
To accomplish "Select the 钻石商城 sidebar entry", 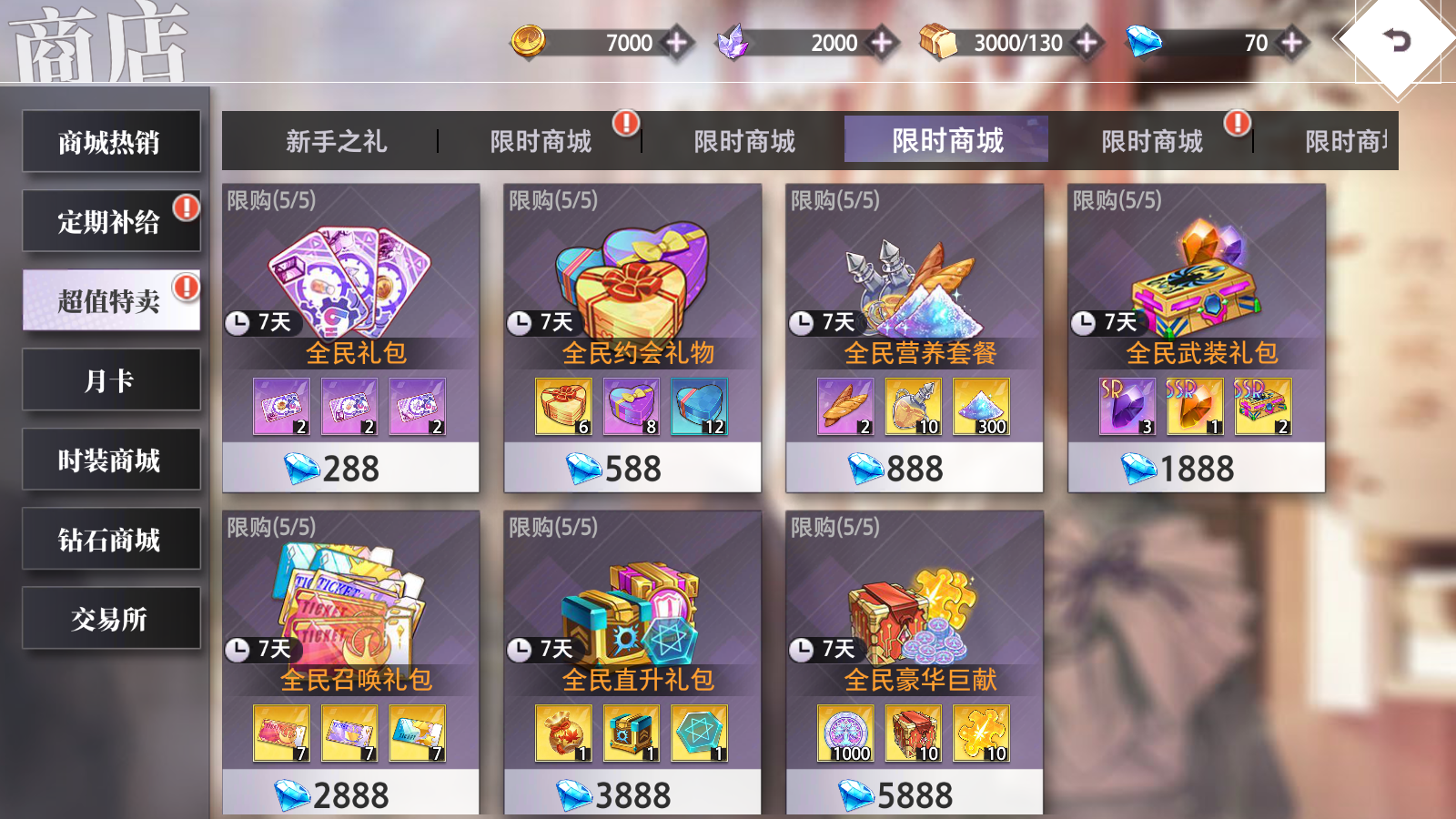I will click(111, 539).
